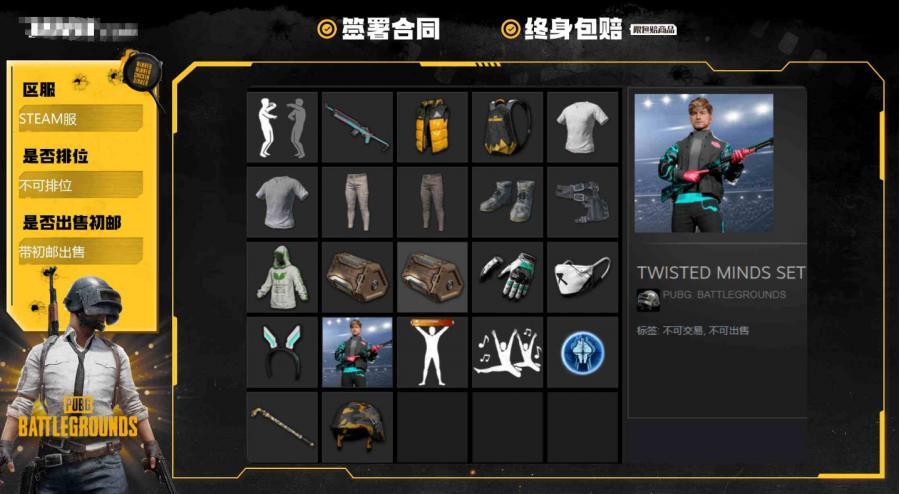Image resolution: width=900 pixels, height=494 pixels.
Task: Select the white hoodie with green logo
Action: pos(282,277)
